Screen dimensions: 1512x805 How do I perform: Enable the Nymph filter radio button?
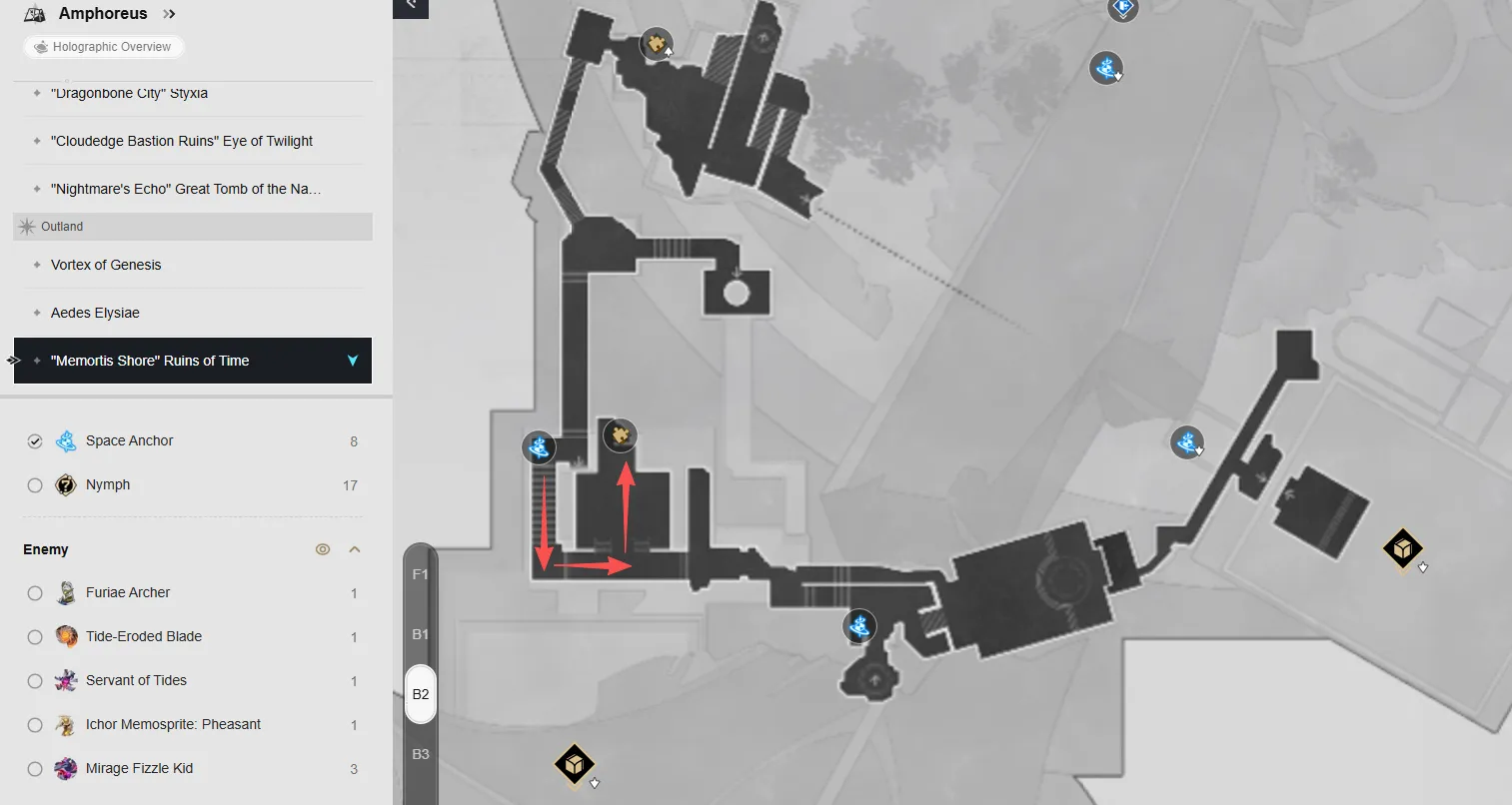(35, 484)
